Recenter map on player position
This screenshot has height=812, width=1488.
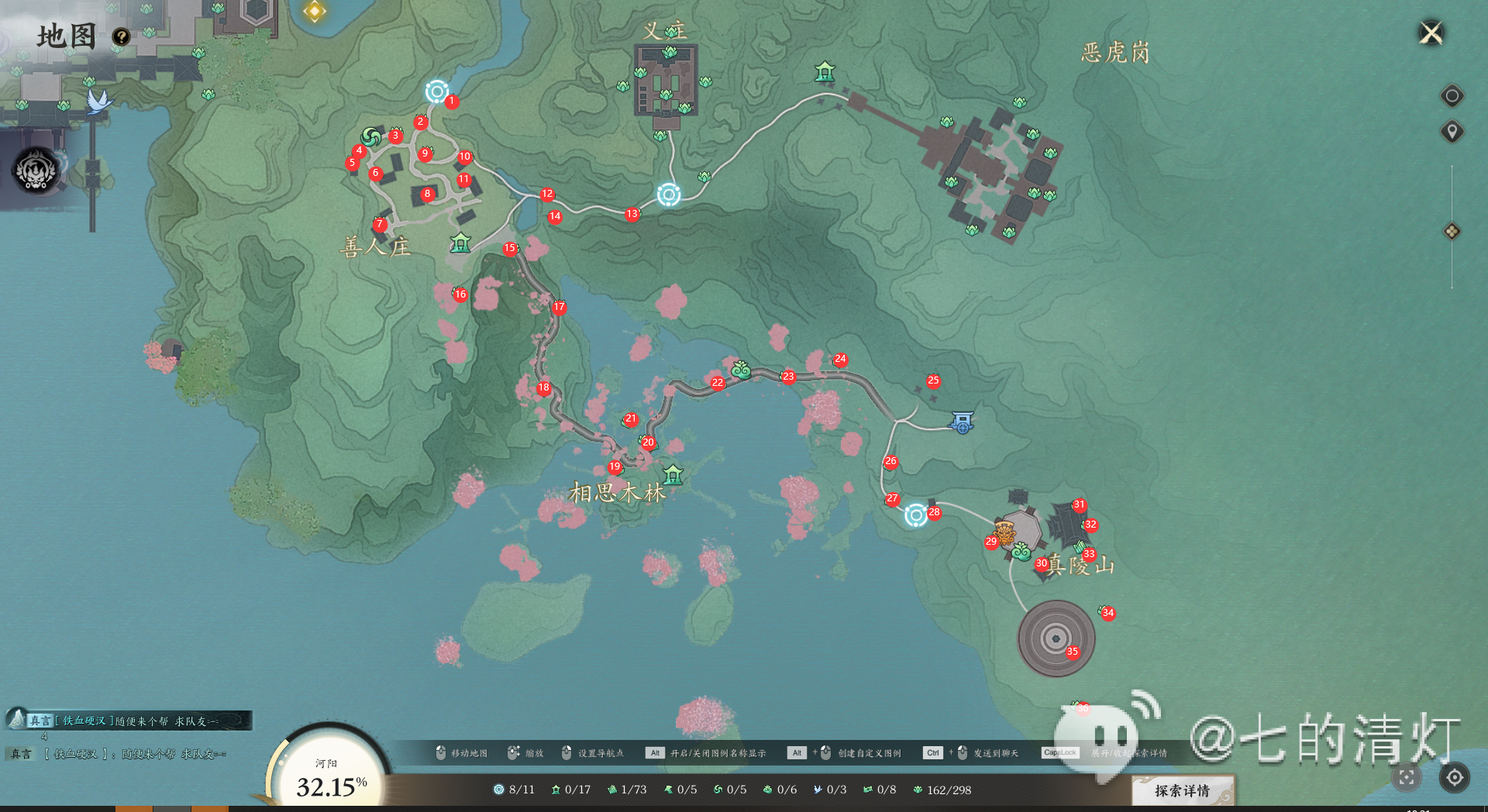[1455, 777]
